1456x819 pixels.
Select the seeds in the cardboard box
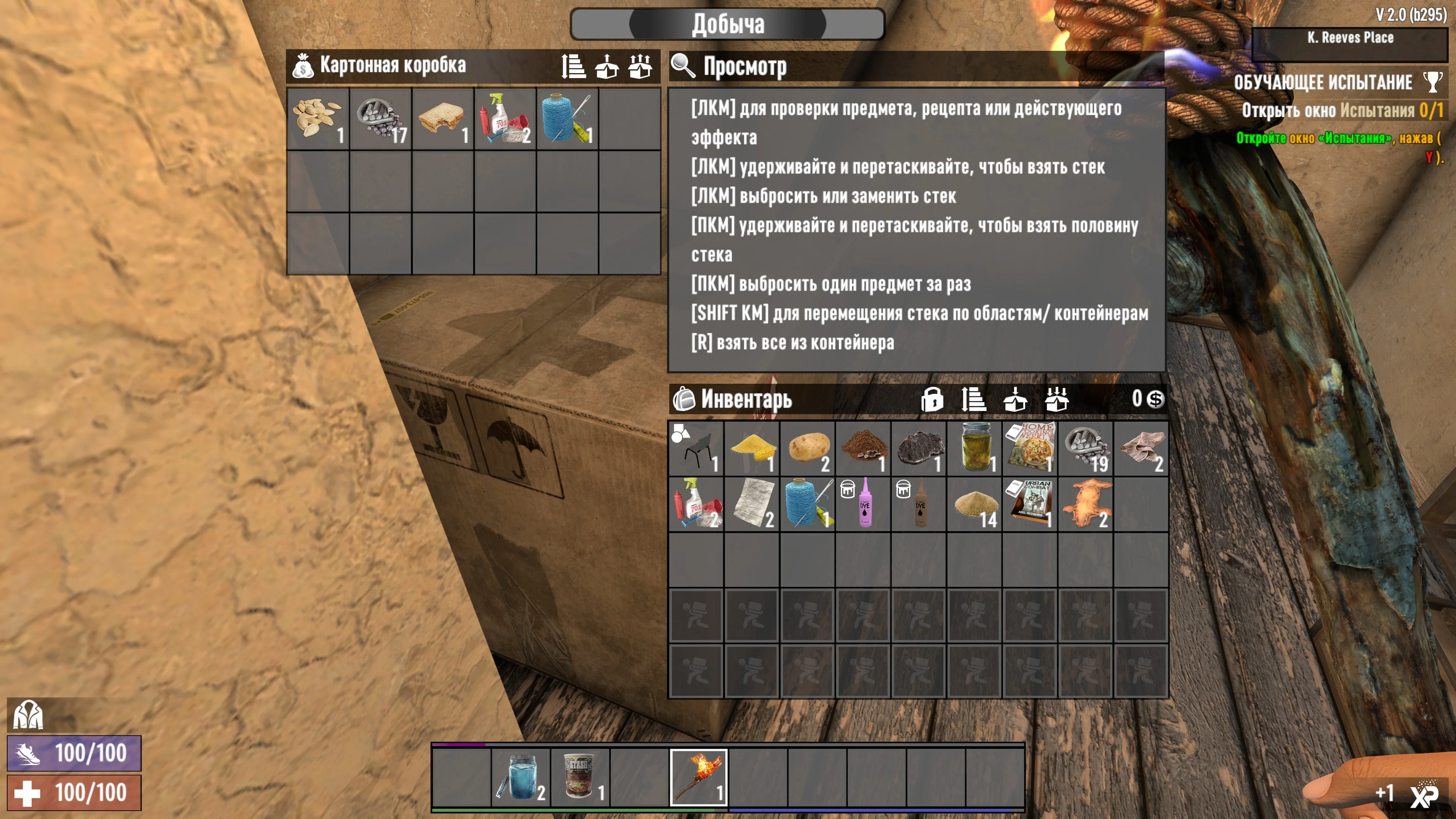(x=318, y=119)
